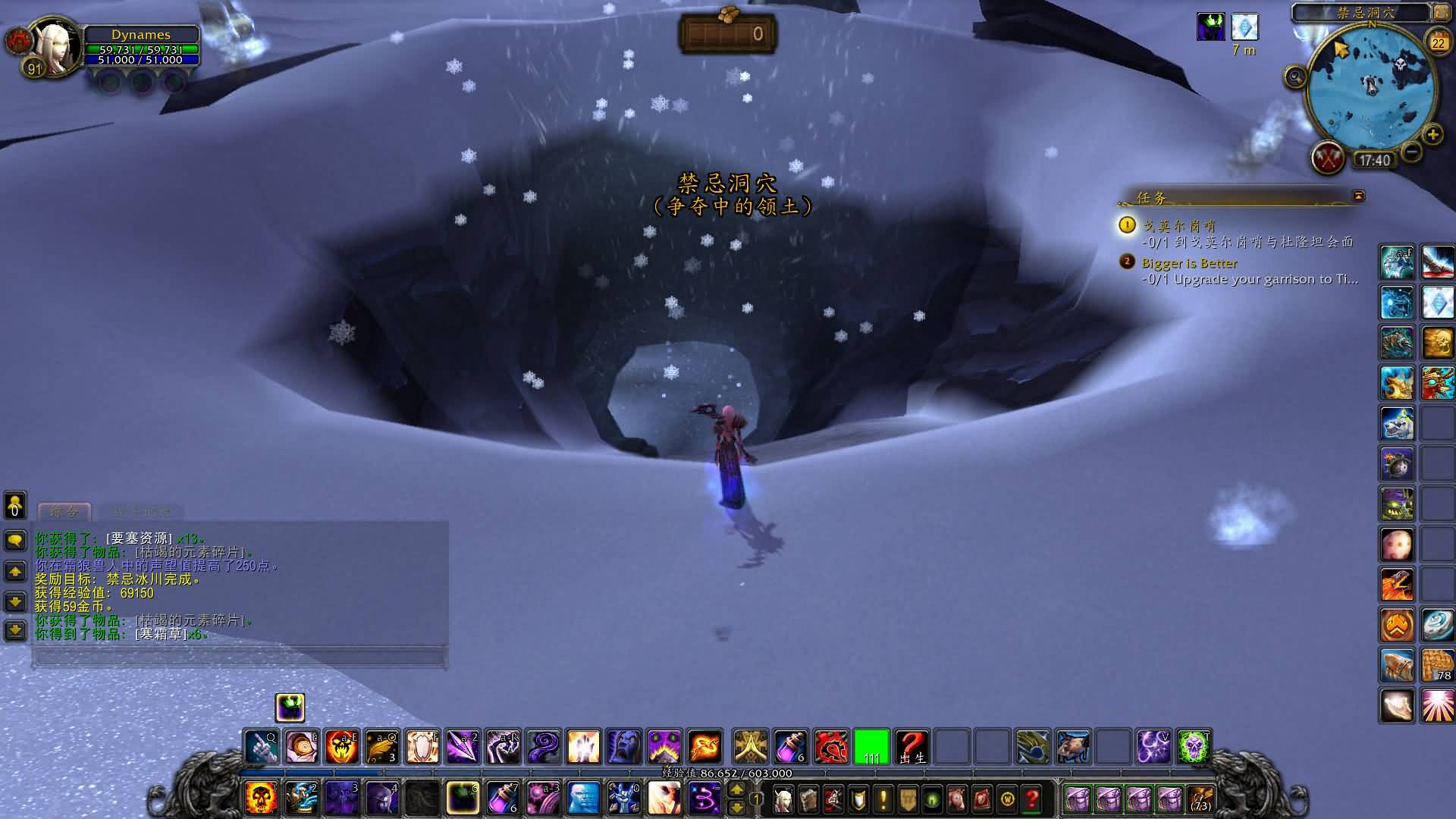This screenshot has height=819, width=1456.
Task: Summon the polar bear mount
Action: point(1397,422)
